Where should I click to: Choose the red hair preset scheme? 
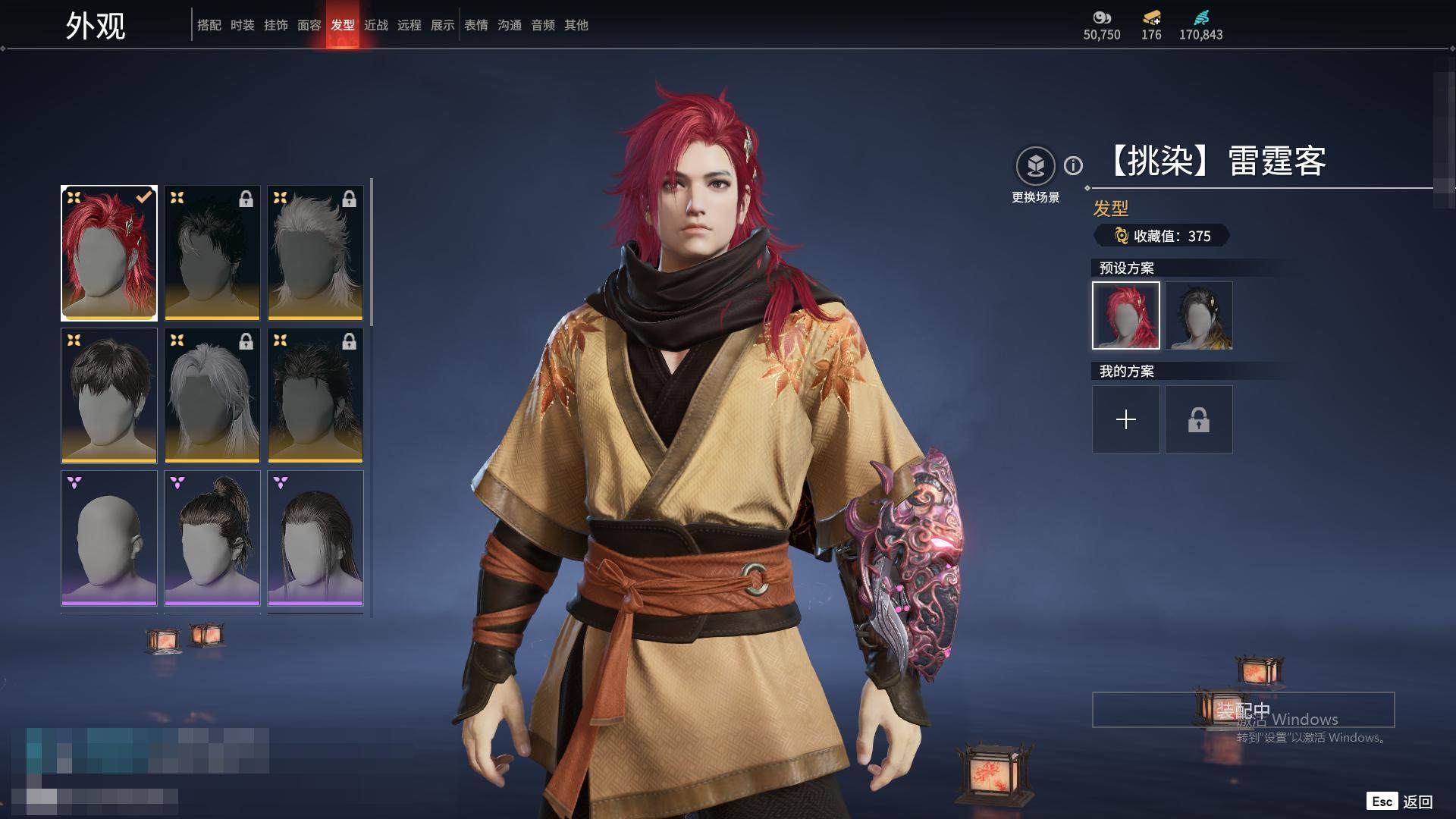click(1125, 315)
